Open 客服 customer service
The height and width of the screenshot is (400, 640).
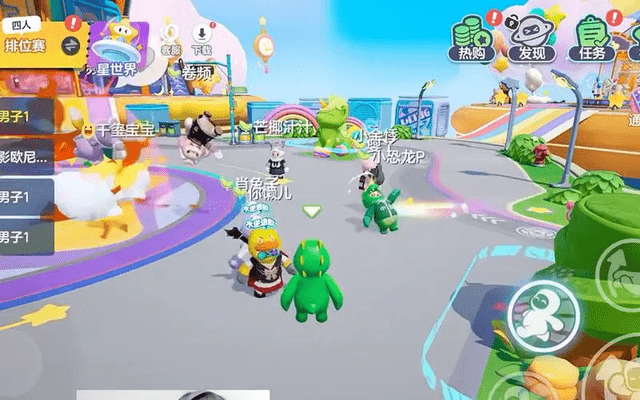click(x=171, y=39)
